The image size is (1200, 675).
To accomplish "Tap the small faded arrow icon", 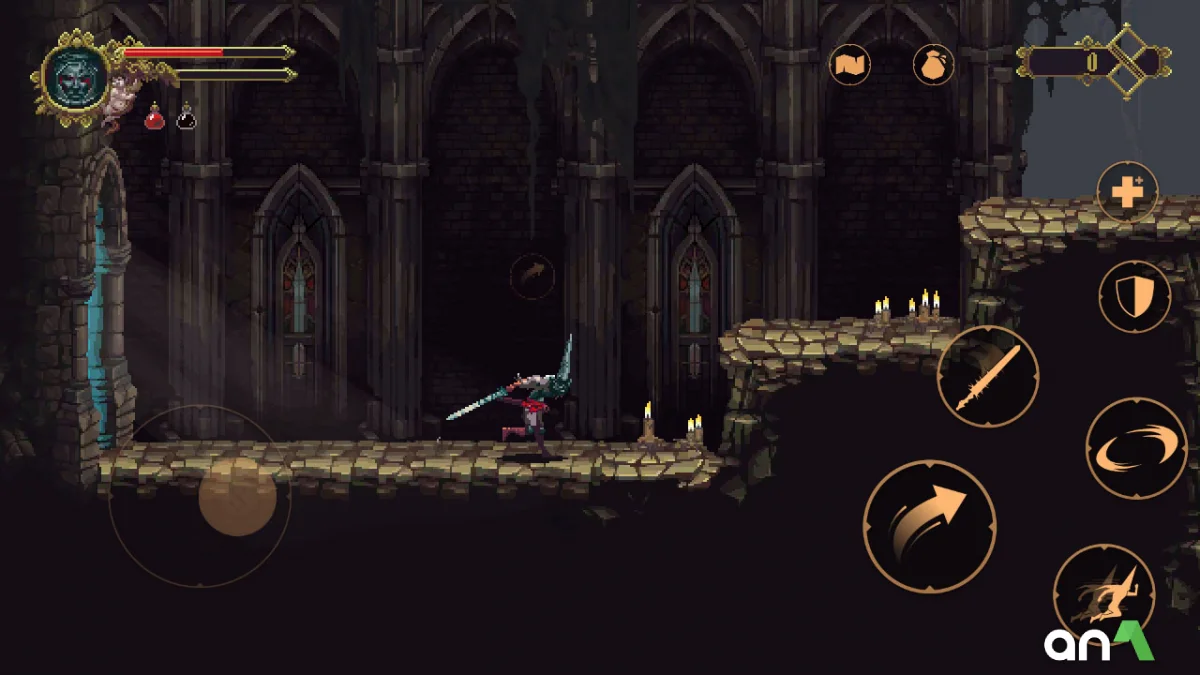I will click(x=532, y=275).
